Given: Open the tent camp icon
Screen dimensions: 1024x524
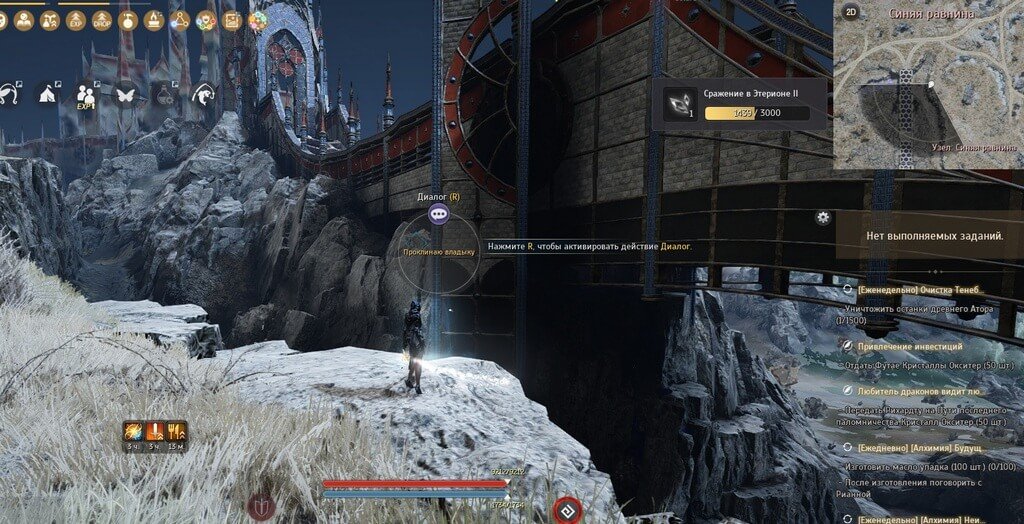Looking at the screenshot, I should click(x=46, y=95).
